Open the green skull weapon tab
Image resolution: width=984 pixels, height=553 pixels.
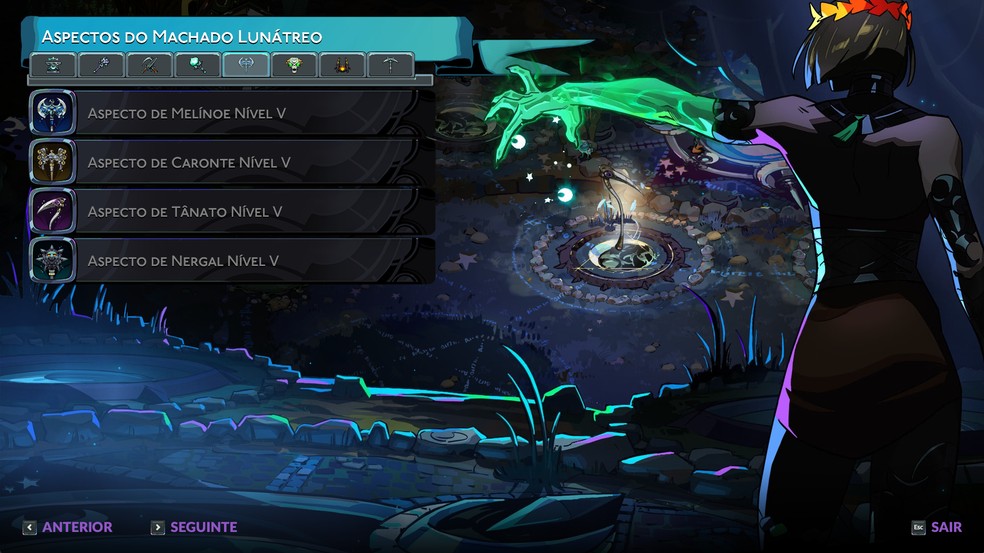pyautogui.click(x=294, y=66)
